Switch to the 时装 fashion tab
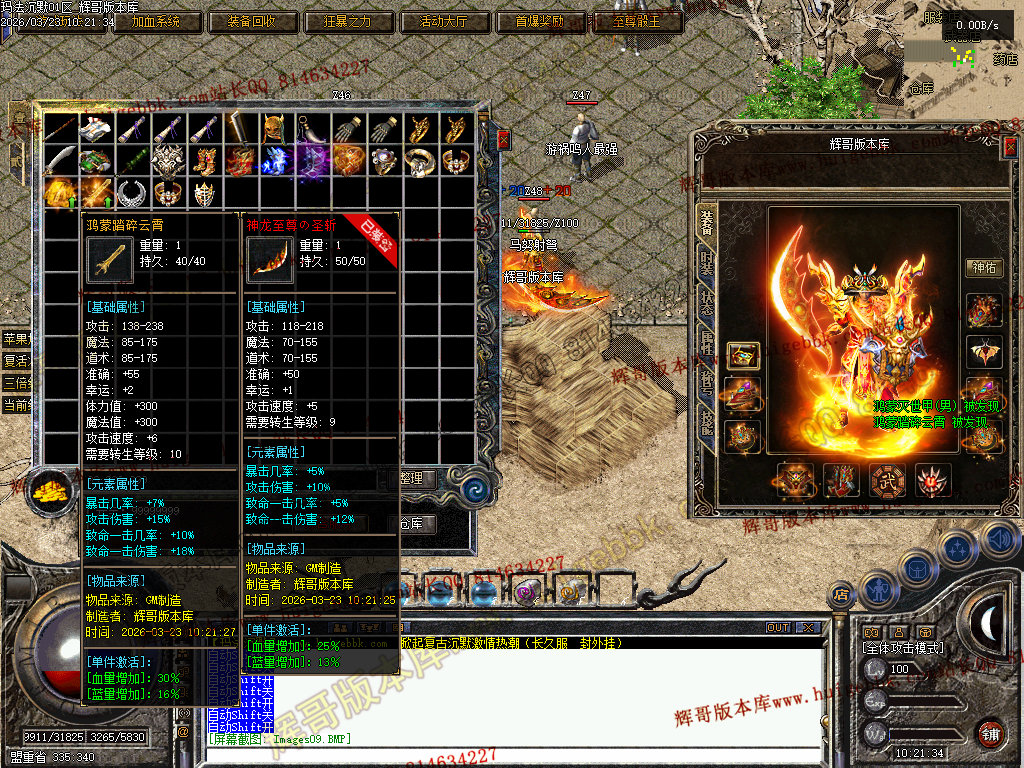The image size is (1024, 768). pyautogui.click(x=707, y=264)
